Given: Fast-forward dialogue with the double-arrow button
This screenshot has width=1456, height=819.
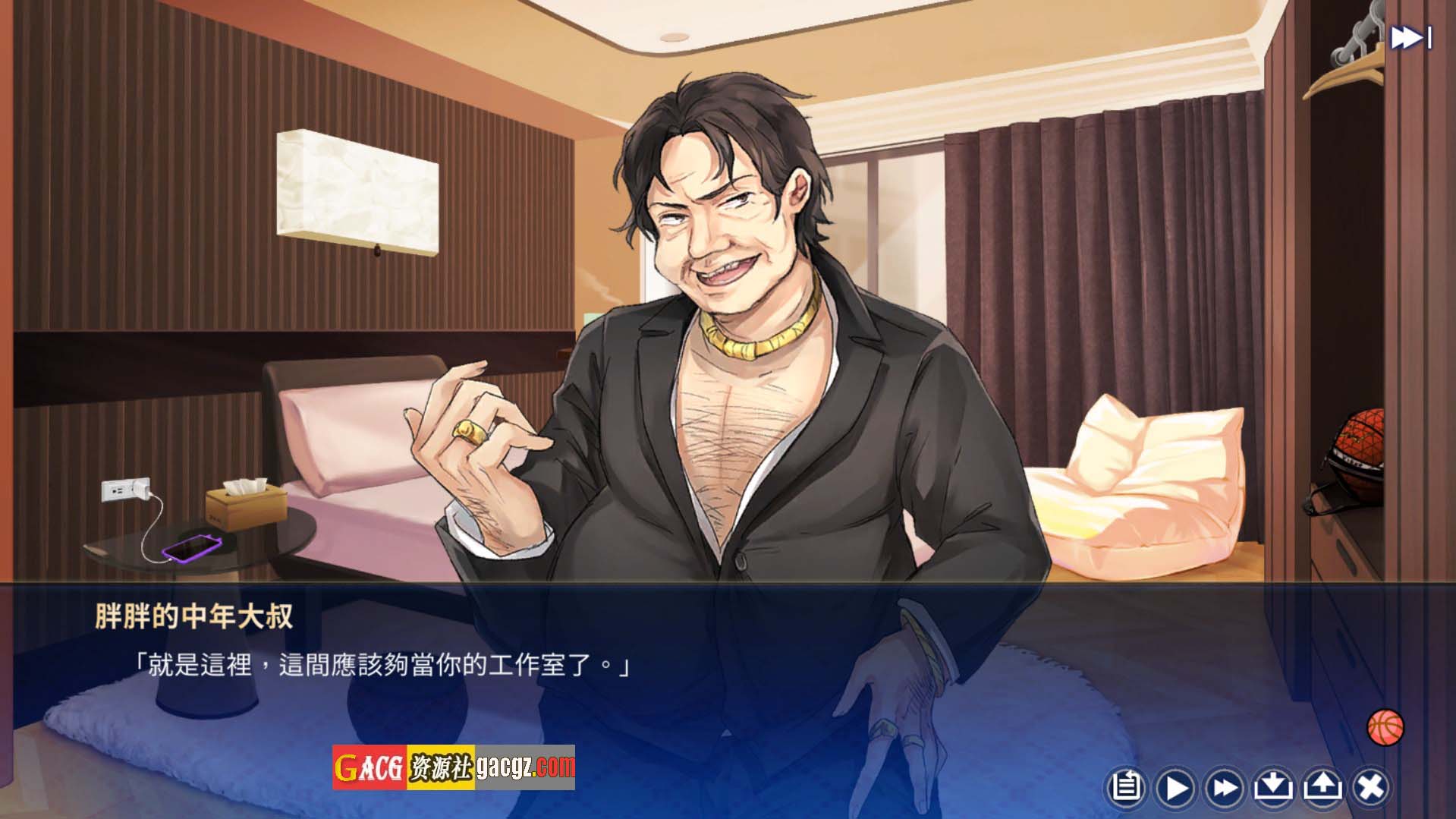Looking at the screenshot, I should [x=1225, y=787].
